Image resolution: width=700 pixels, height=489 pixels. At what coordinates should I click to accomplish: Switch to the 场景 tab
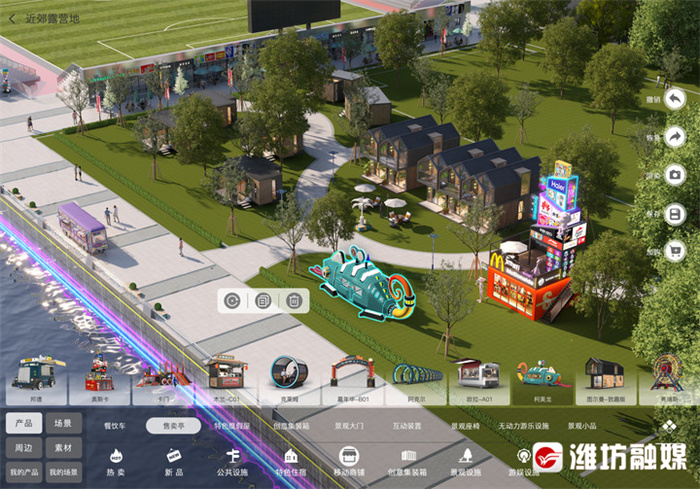point(63,423)
